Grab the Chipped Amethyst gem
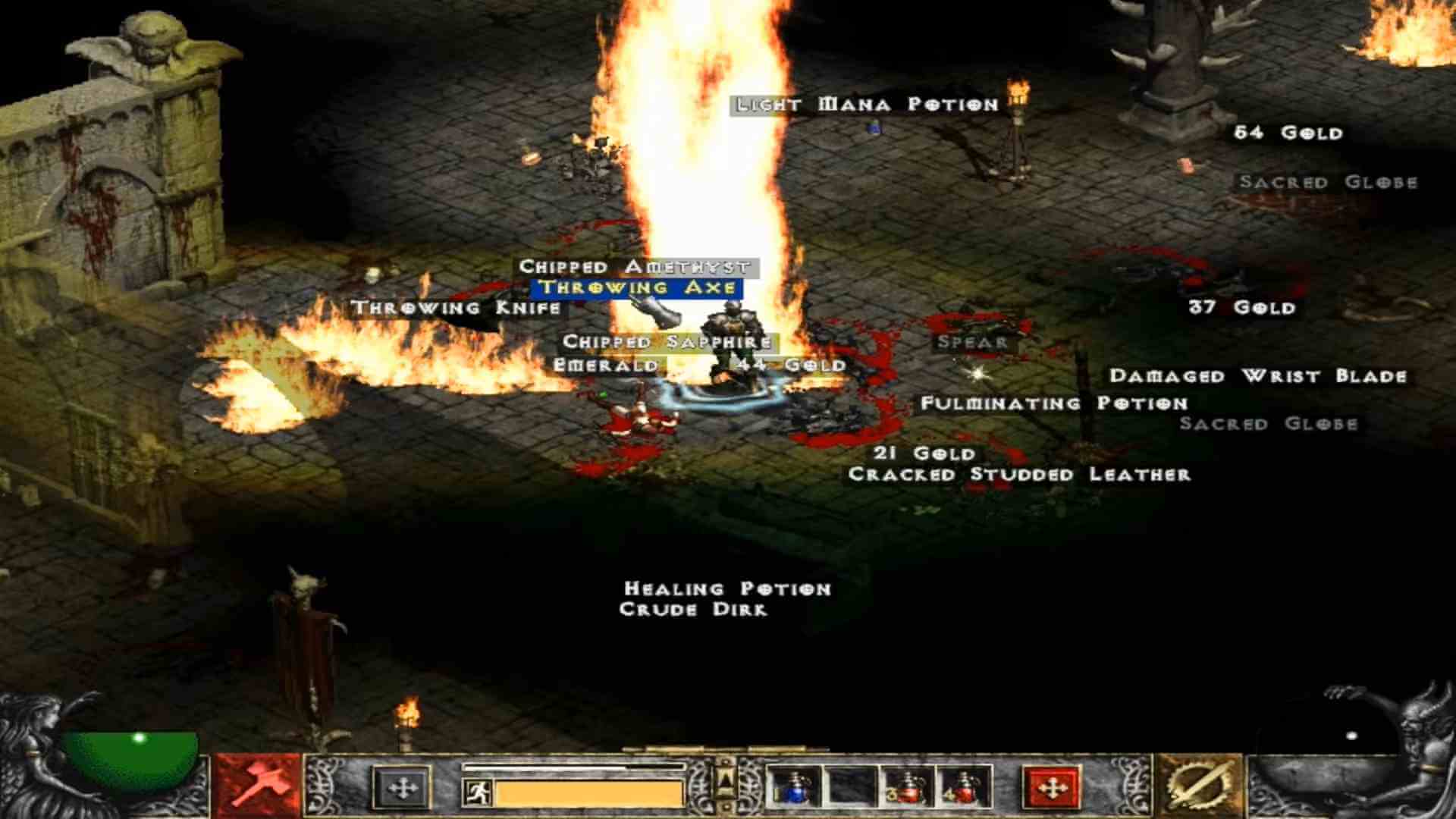Image resolution: width=1456 pixels, height=819 pixels. pos(633,267)
